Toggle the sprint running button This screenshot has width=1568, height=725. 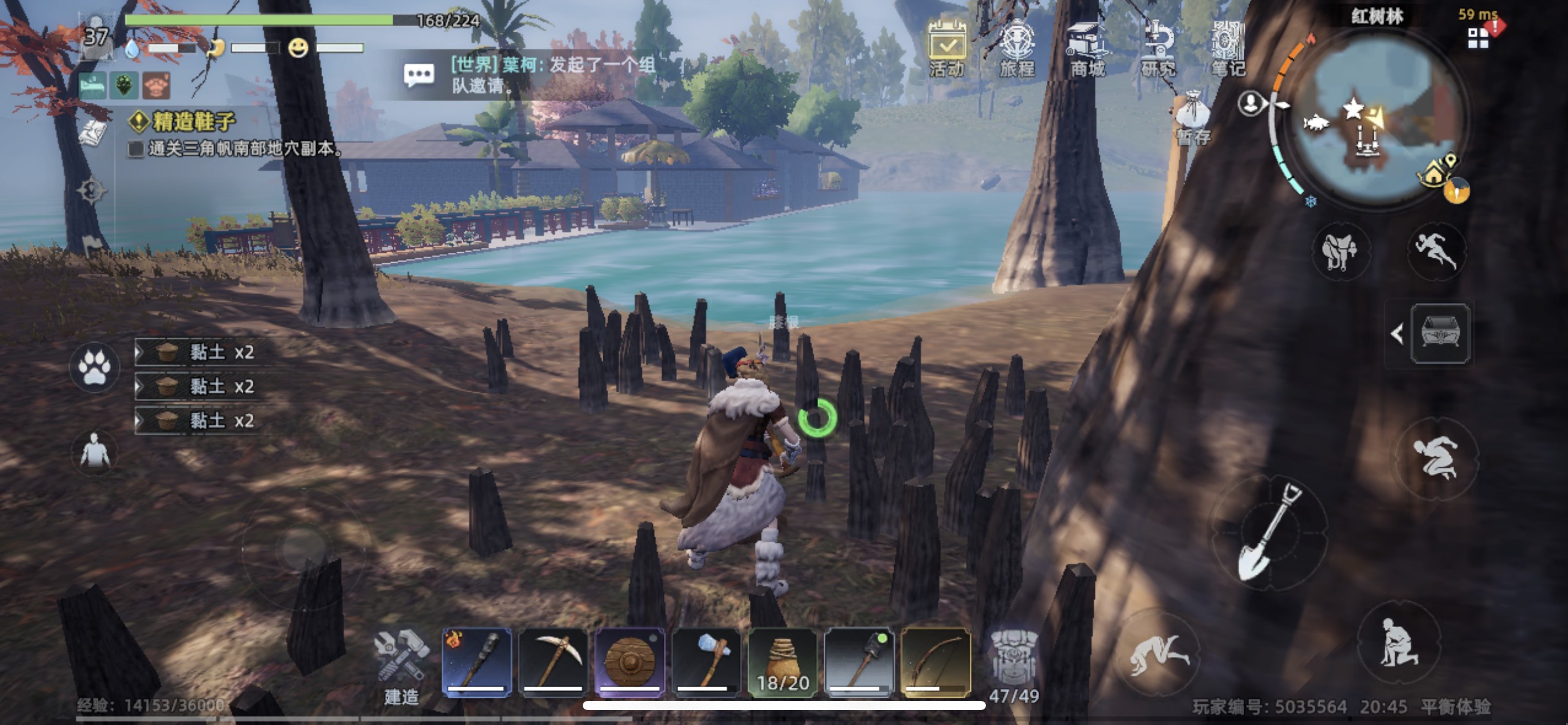(x=1436, y=250)
